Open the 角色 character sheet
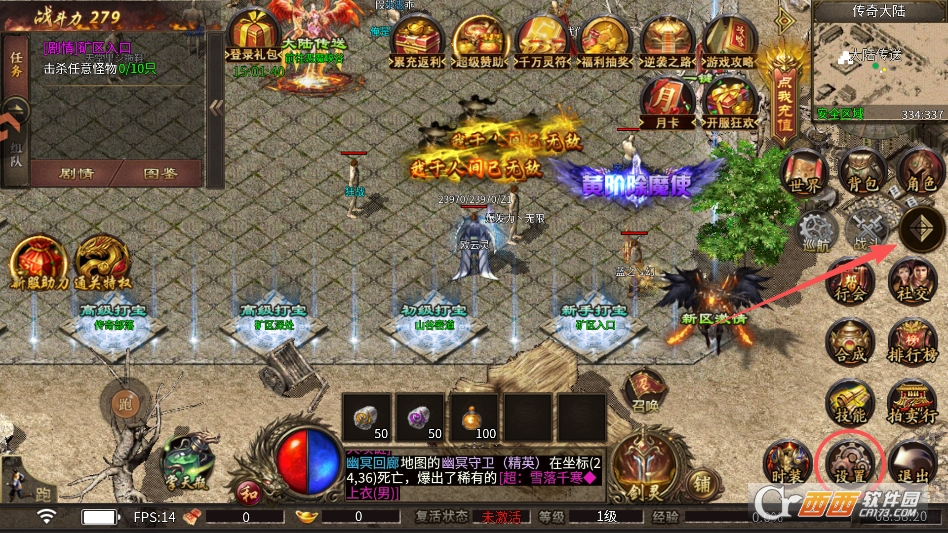The height and width of the screenshot is (533, 948). [918, 172]
